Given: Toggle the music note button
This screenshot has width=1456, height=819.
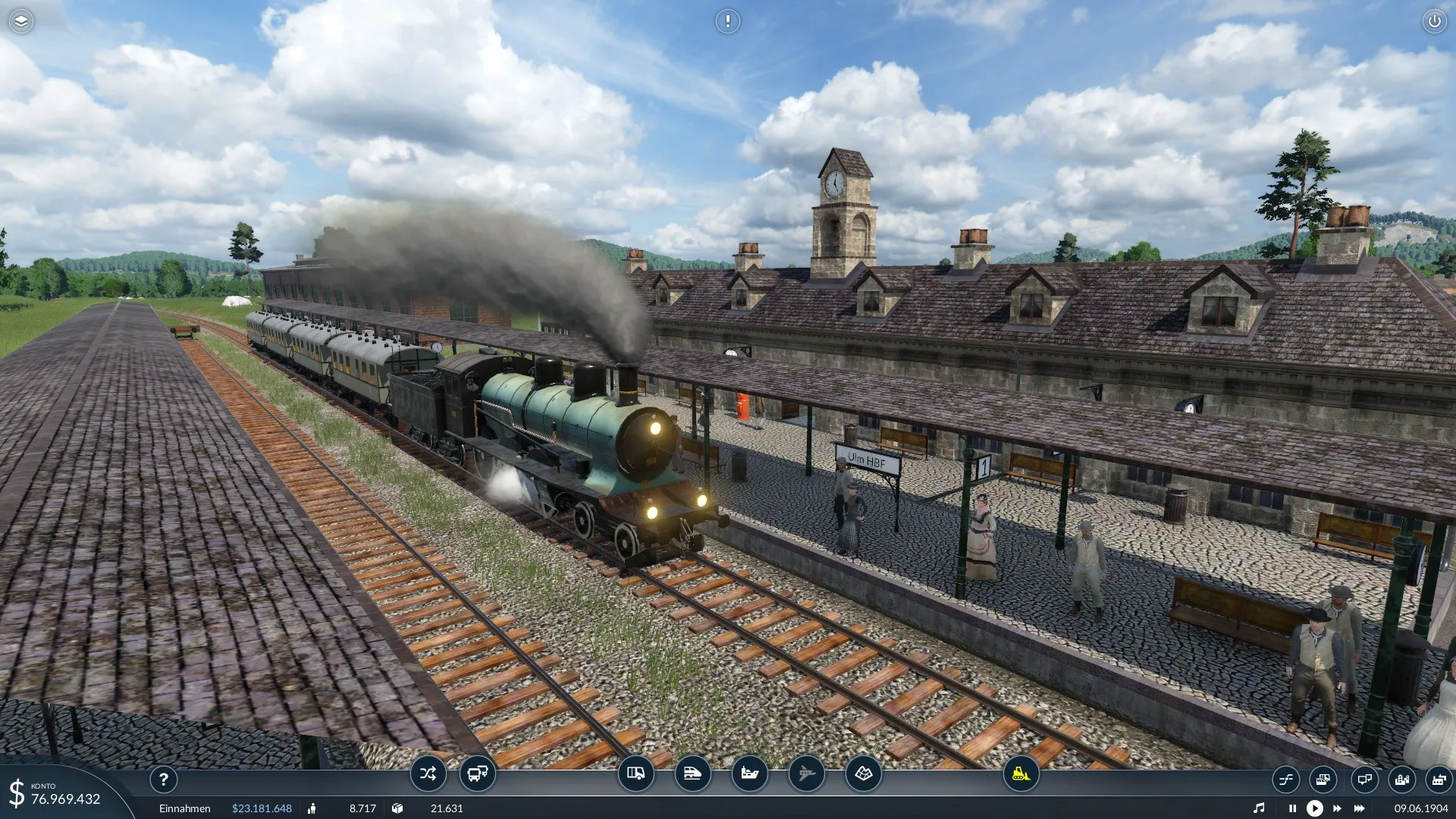Looking at the screenshot, I should [x=1259, y=808].
